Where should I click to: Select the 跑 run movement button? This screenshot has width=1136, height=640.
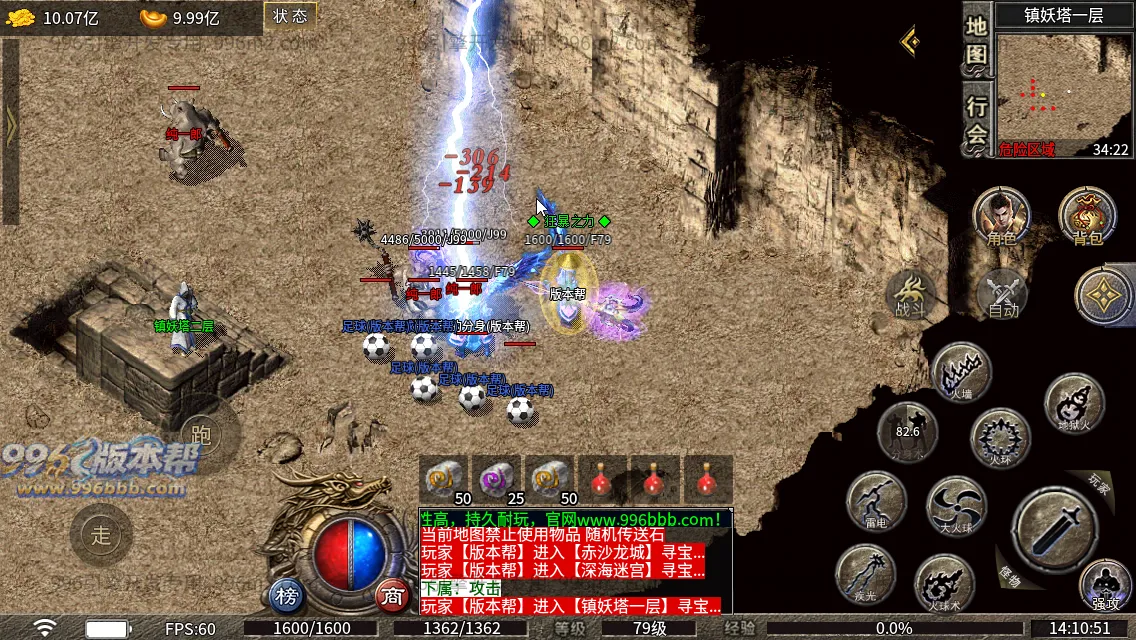201,433
